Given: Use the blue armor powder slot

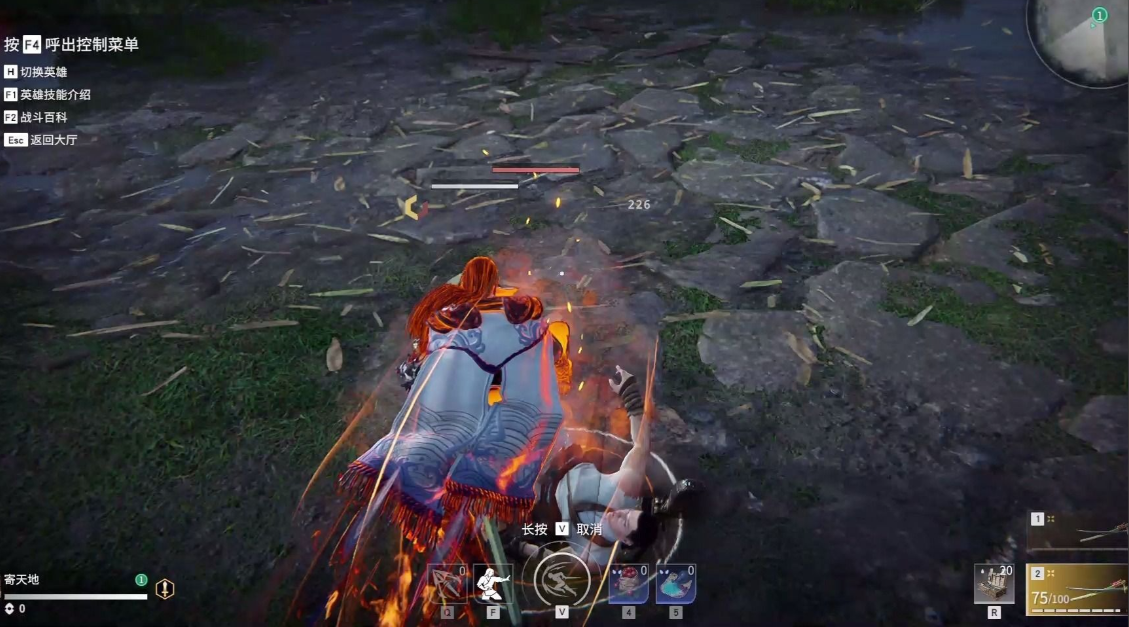Looking at the screenshot, I should pyautogui.click(x=676, y=584).
